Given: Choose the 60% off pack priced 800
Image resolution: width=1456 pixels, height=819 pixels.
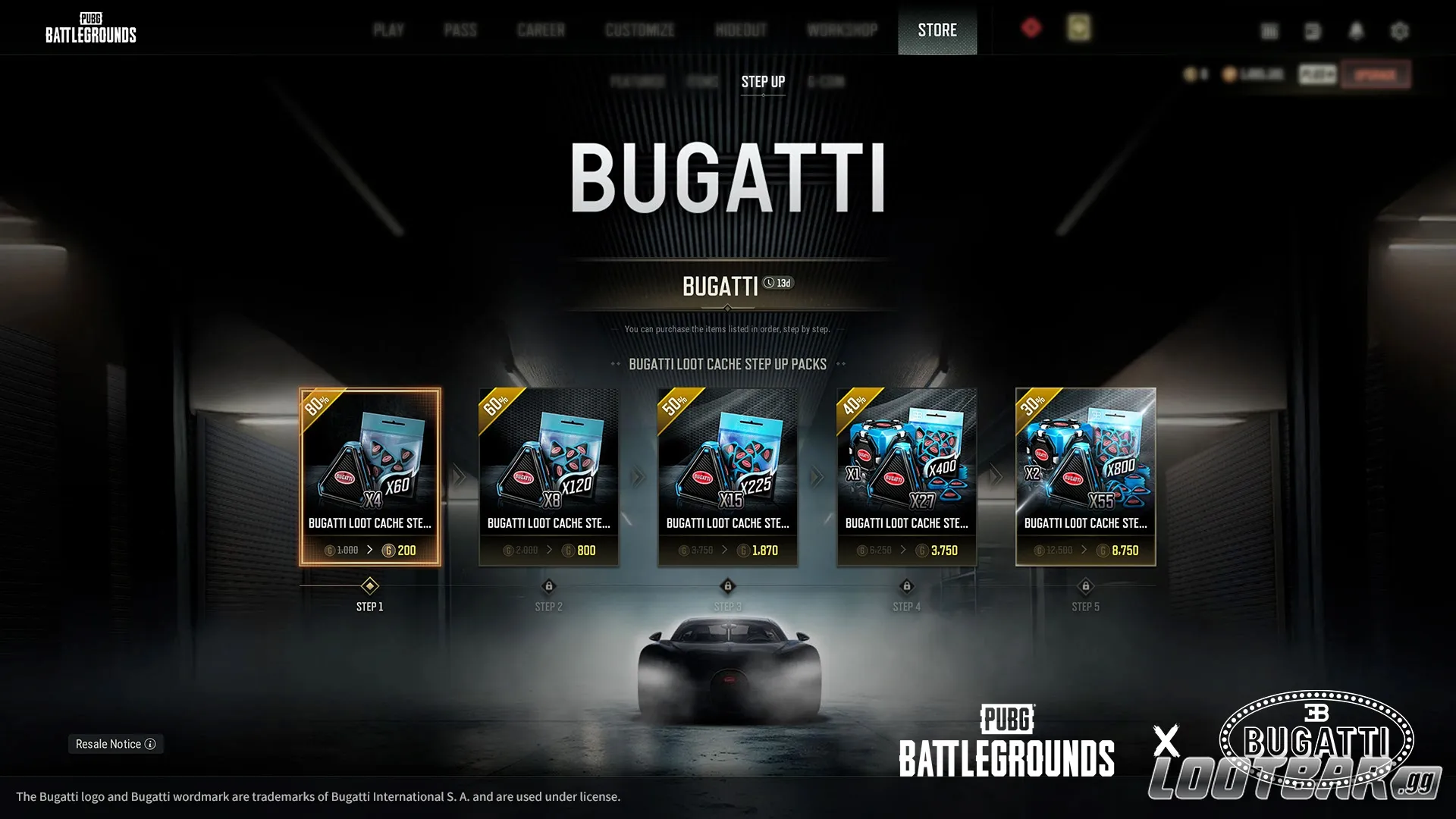Looking at the screenshot, I should click(549, 477).
